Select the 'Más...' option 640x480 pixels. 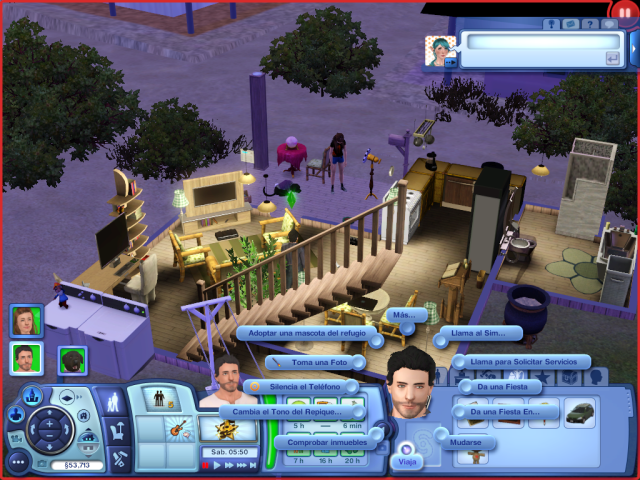click(x=403, y=314)
